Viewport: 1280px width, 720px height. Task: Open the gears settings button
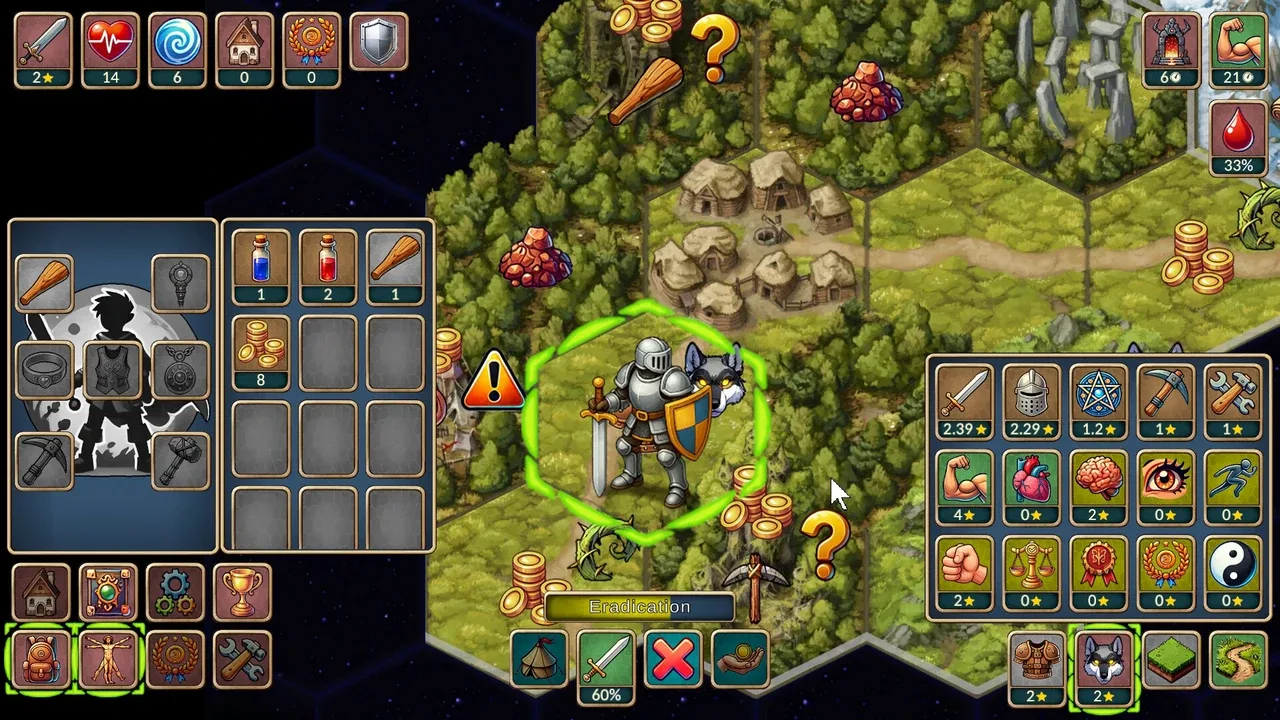point(175,593)
